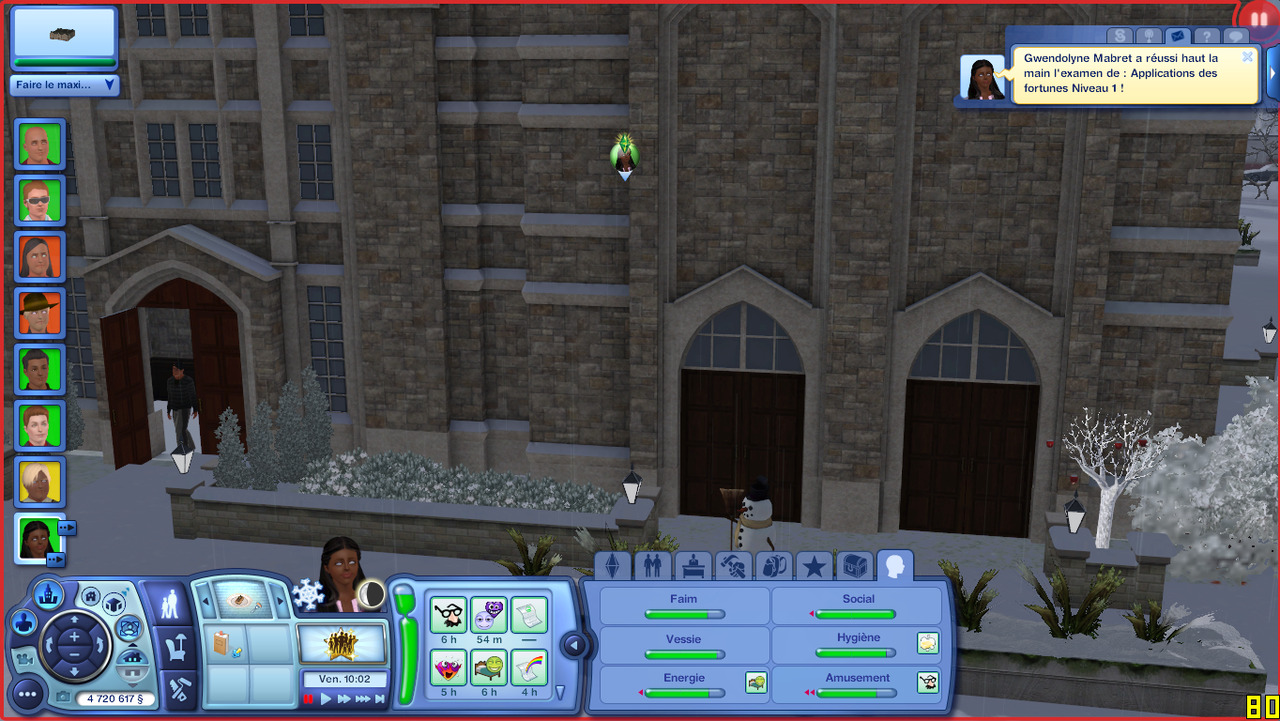Click the rainbow paper moodlet
This screenshot has height=721, width=1280.
click(529, 666)
